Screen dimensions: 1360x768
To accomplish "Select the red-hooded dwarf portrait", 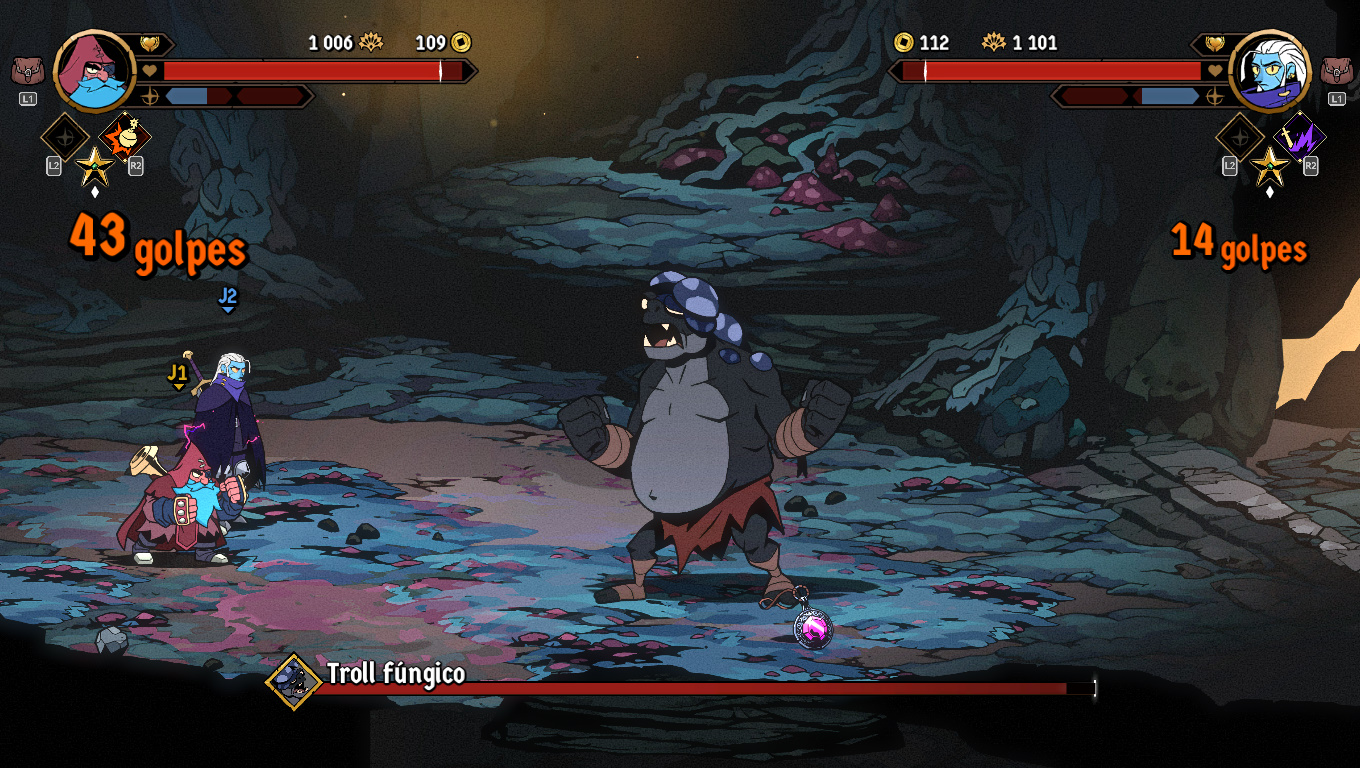I will (95, 70).
